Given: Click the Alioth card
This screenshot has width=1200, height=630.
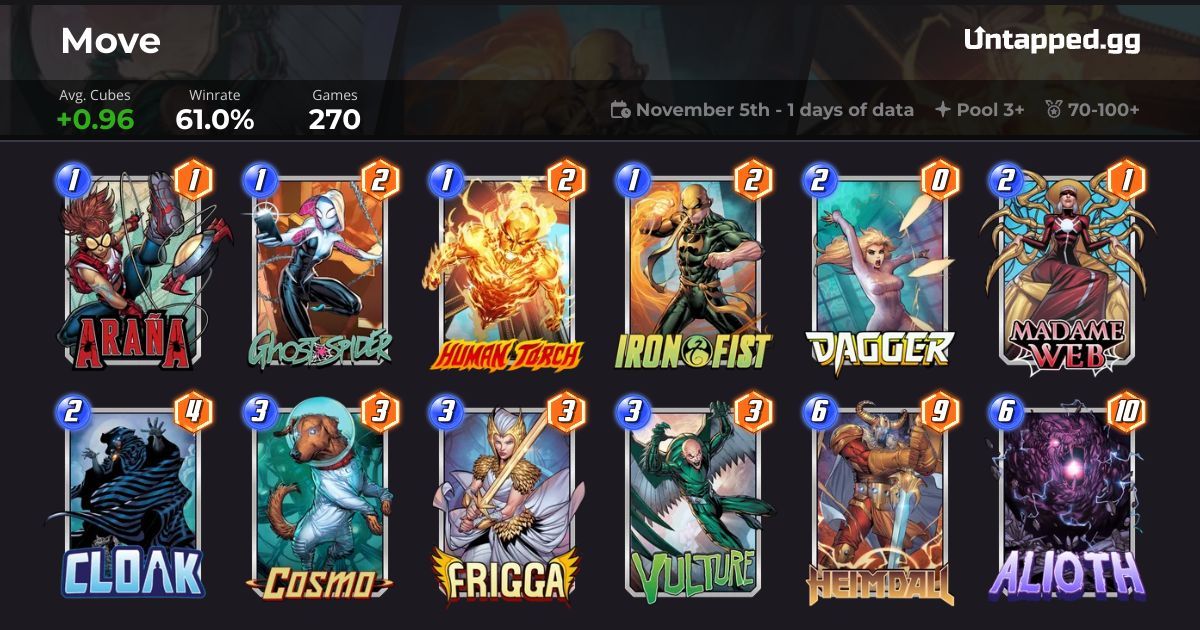Looking at the screenshot, I should coord(1066,500).
